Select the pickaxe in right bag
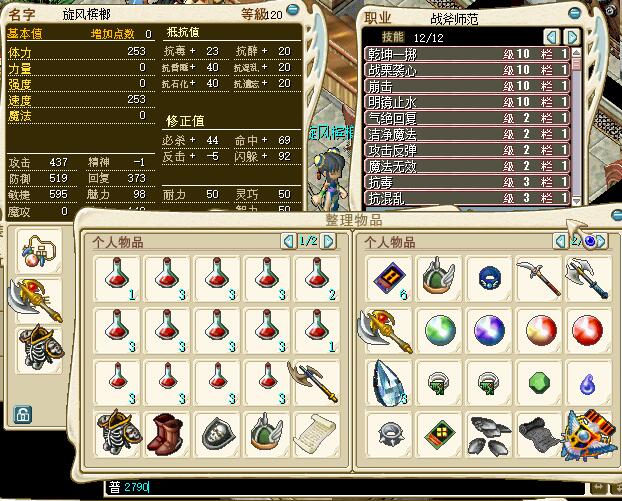 tap(534, 277)
